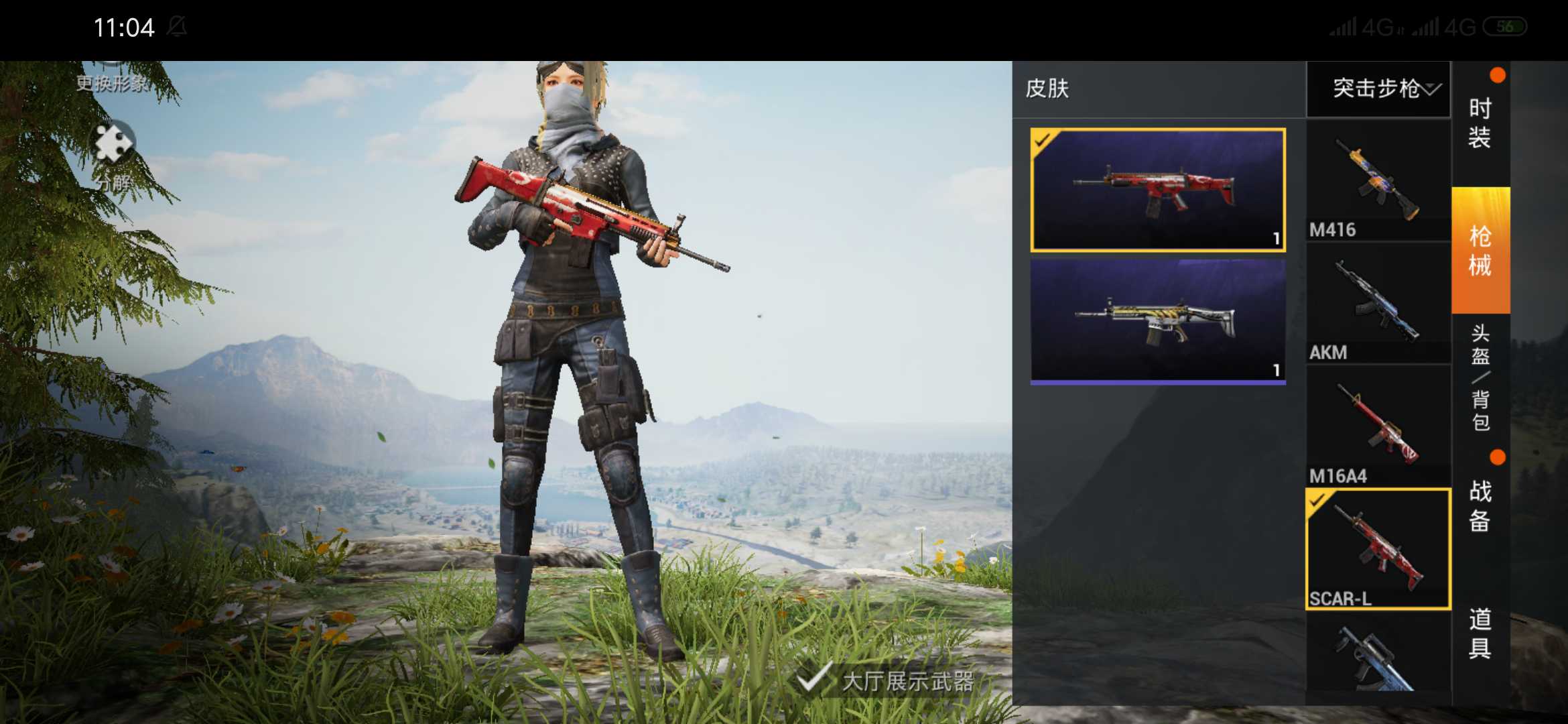Switch to the 头盔/背包 helmet and backpack tab

point(1480,377)
